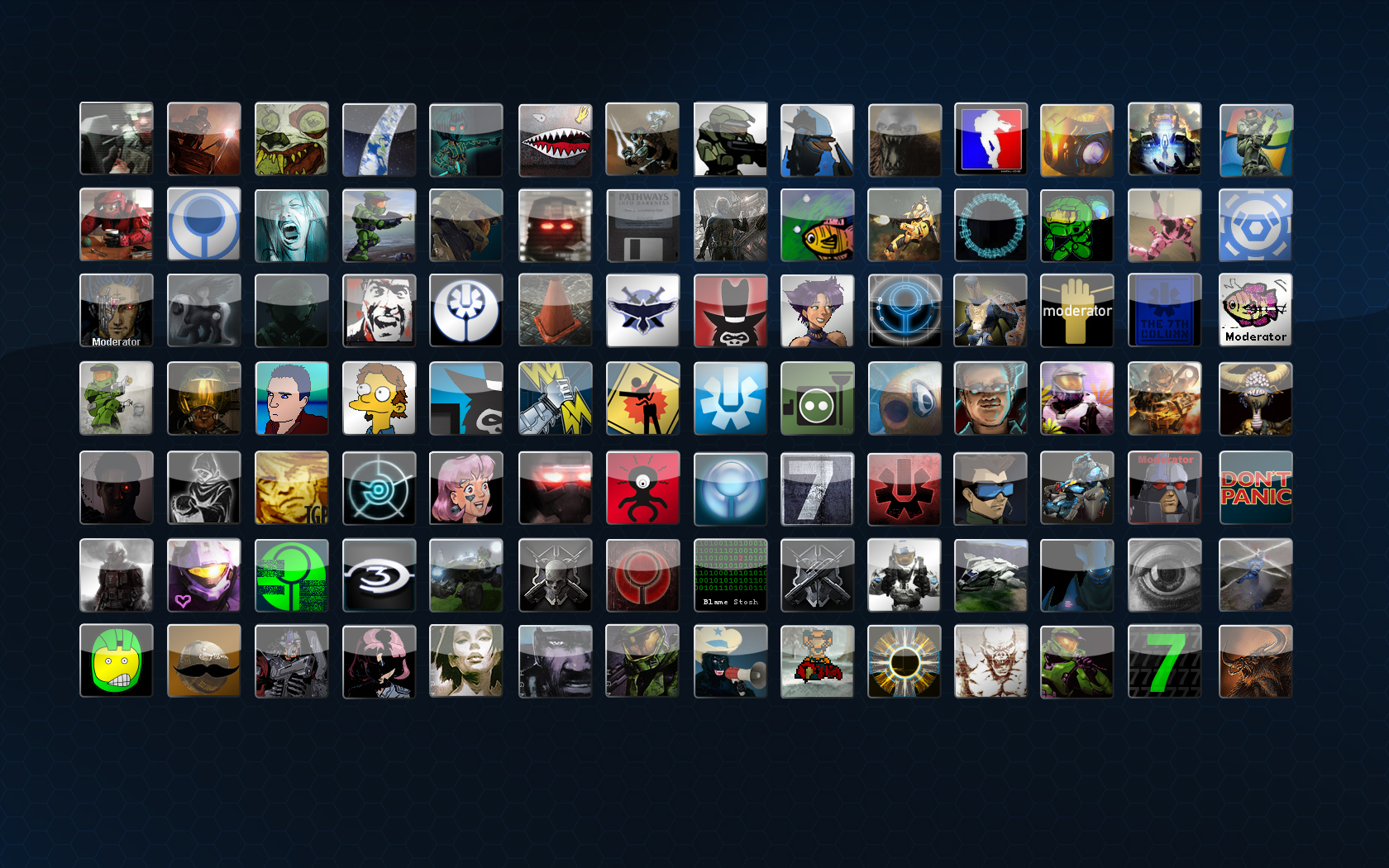
Task: Click the panther with megaphone avatar
Action: [x=730, y=661]
